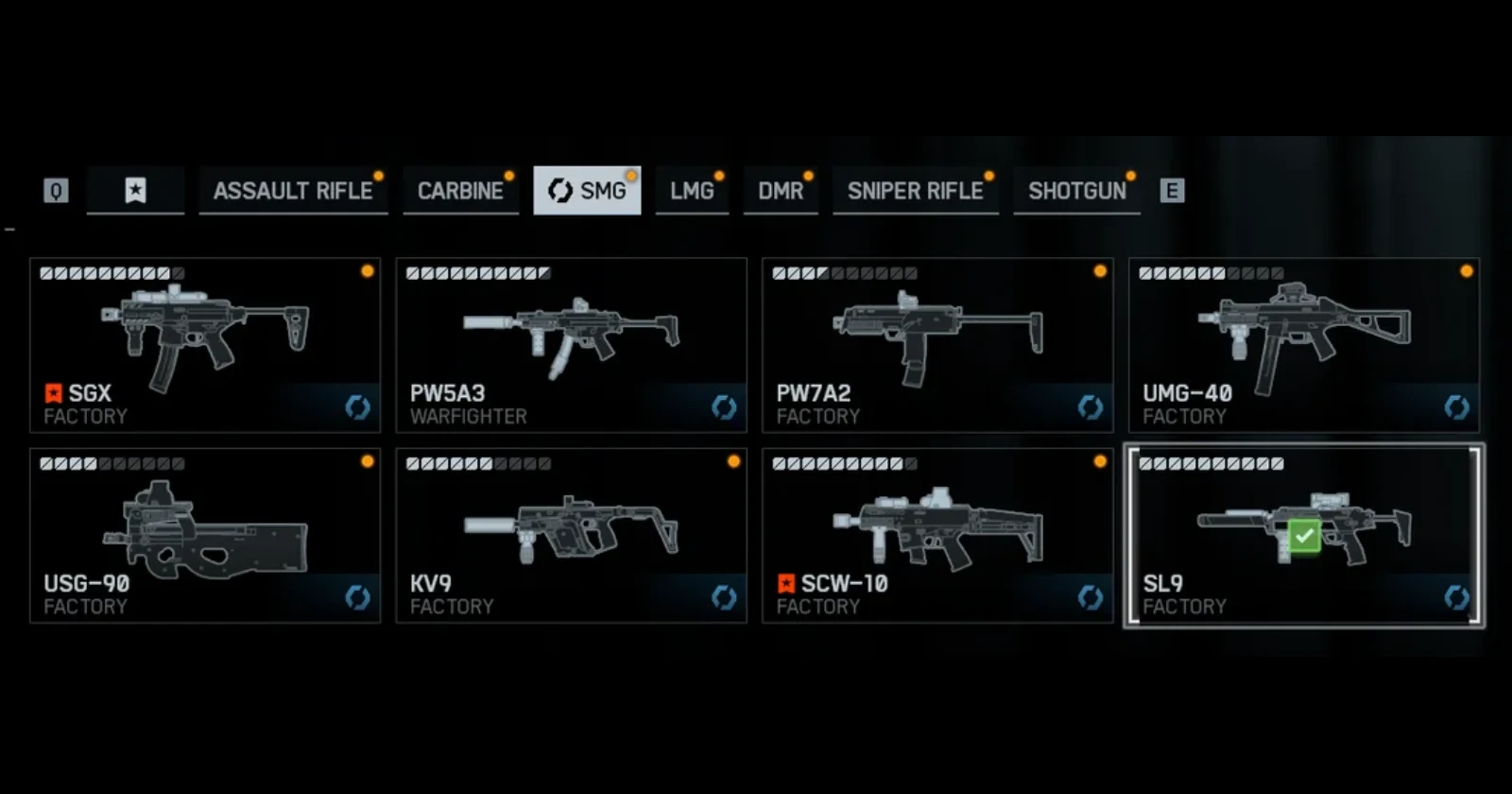1512x794 pixels.
Task: Pick the PW7A2 Factory SMG
Action: tap(937, 345)
